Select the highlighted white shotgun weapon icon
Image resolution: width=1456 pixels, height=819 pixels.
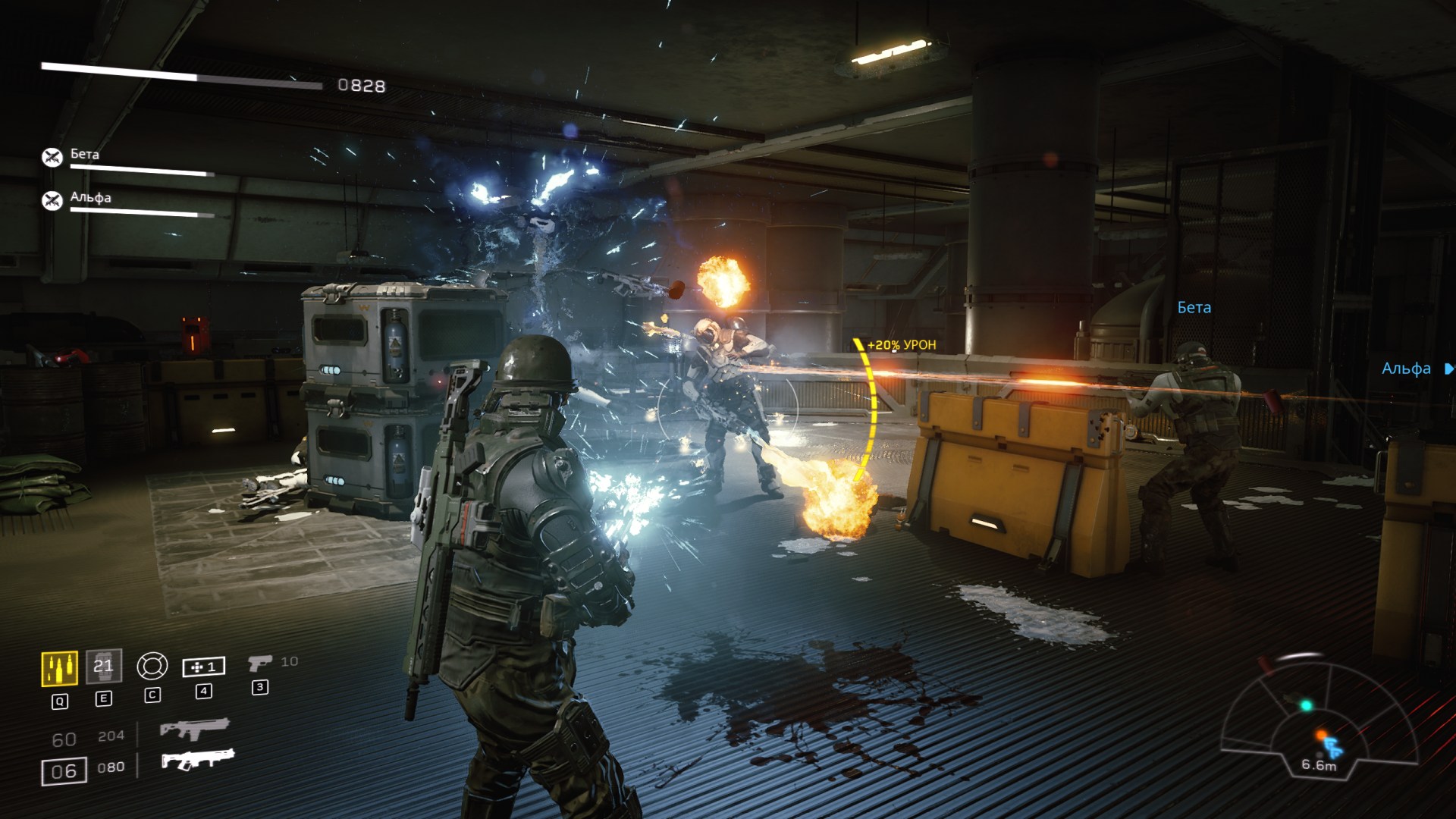[x=198, y=759]
